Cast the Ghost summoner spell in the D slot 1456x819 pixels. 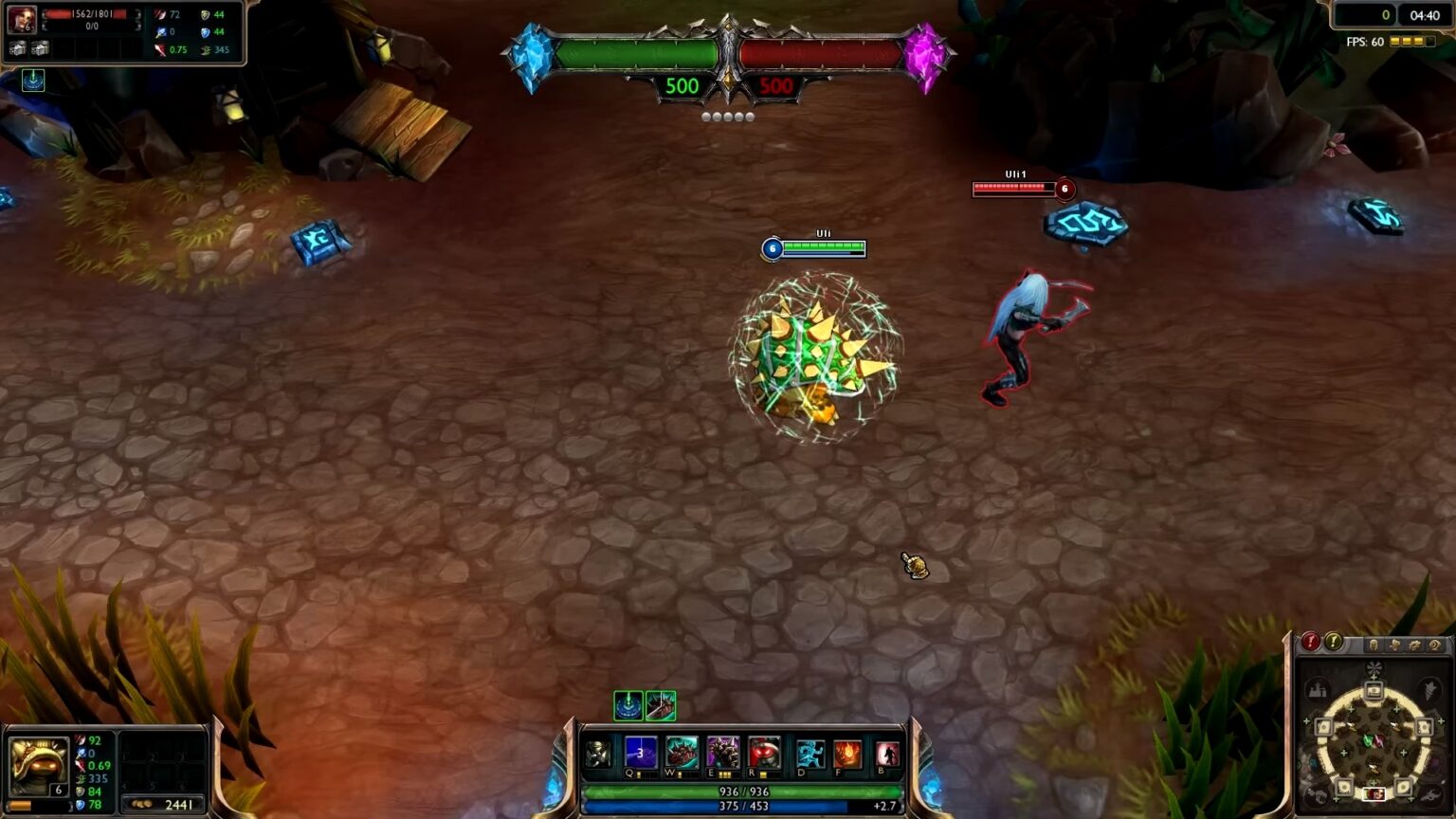pos(811,755)
